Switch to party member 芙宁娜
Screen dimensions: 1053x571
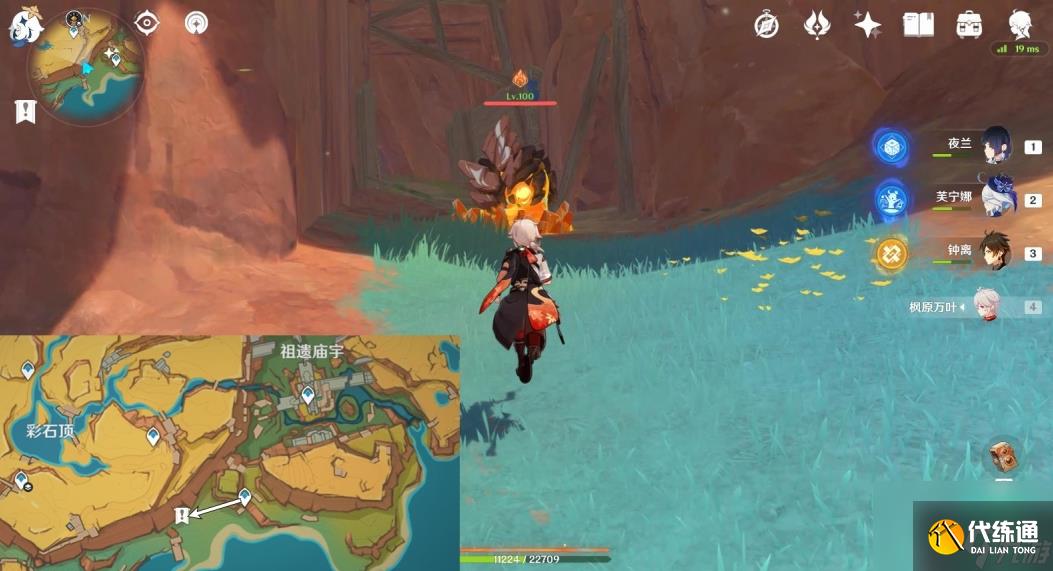996,199
